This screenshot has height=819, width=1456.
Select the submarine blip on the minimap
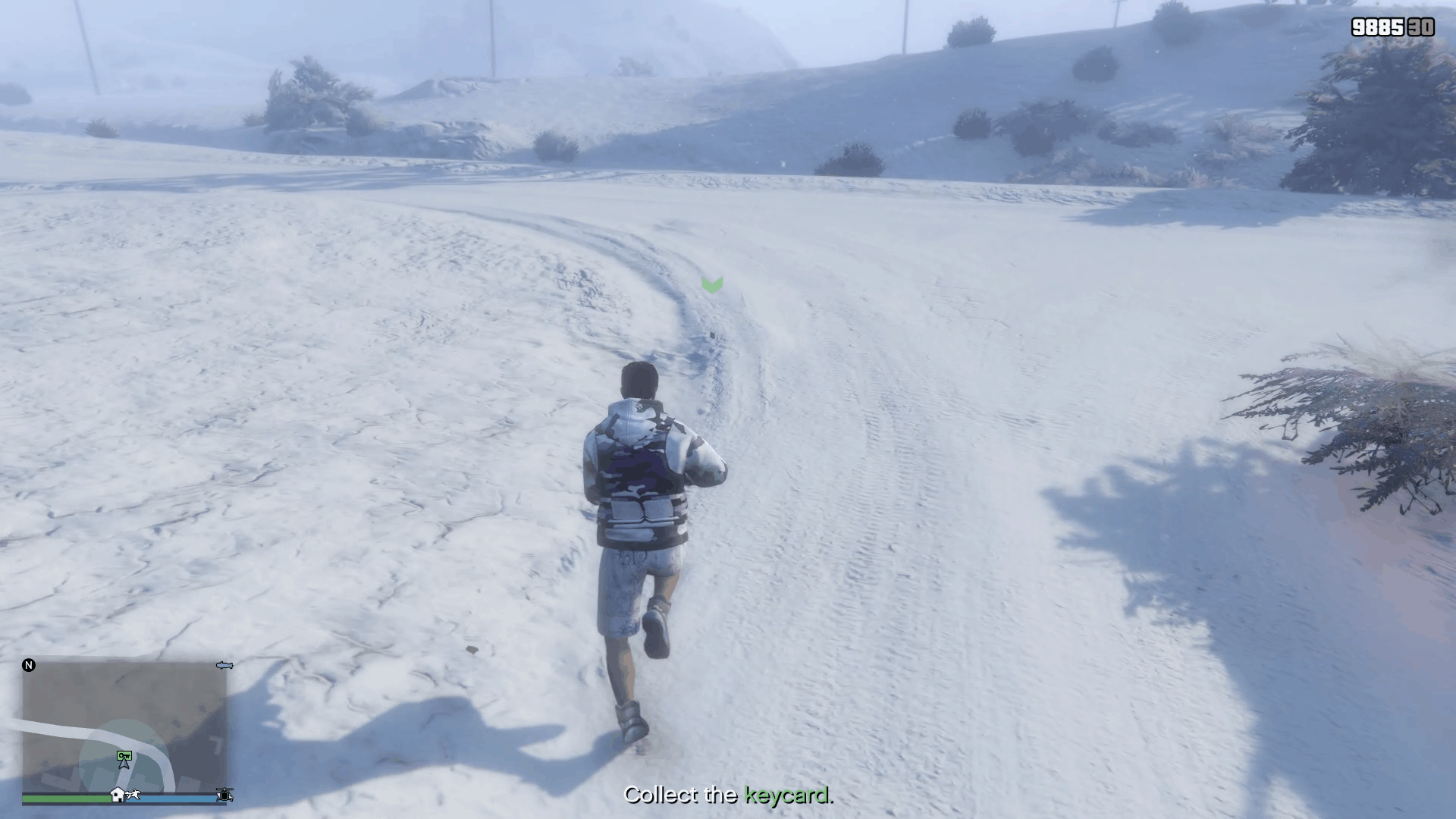click(x=224, y=665)
